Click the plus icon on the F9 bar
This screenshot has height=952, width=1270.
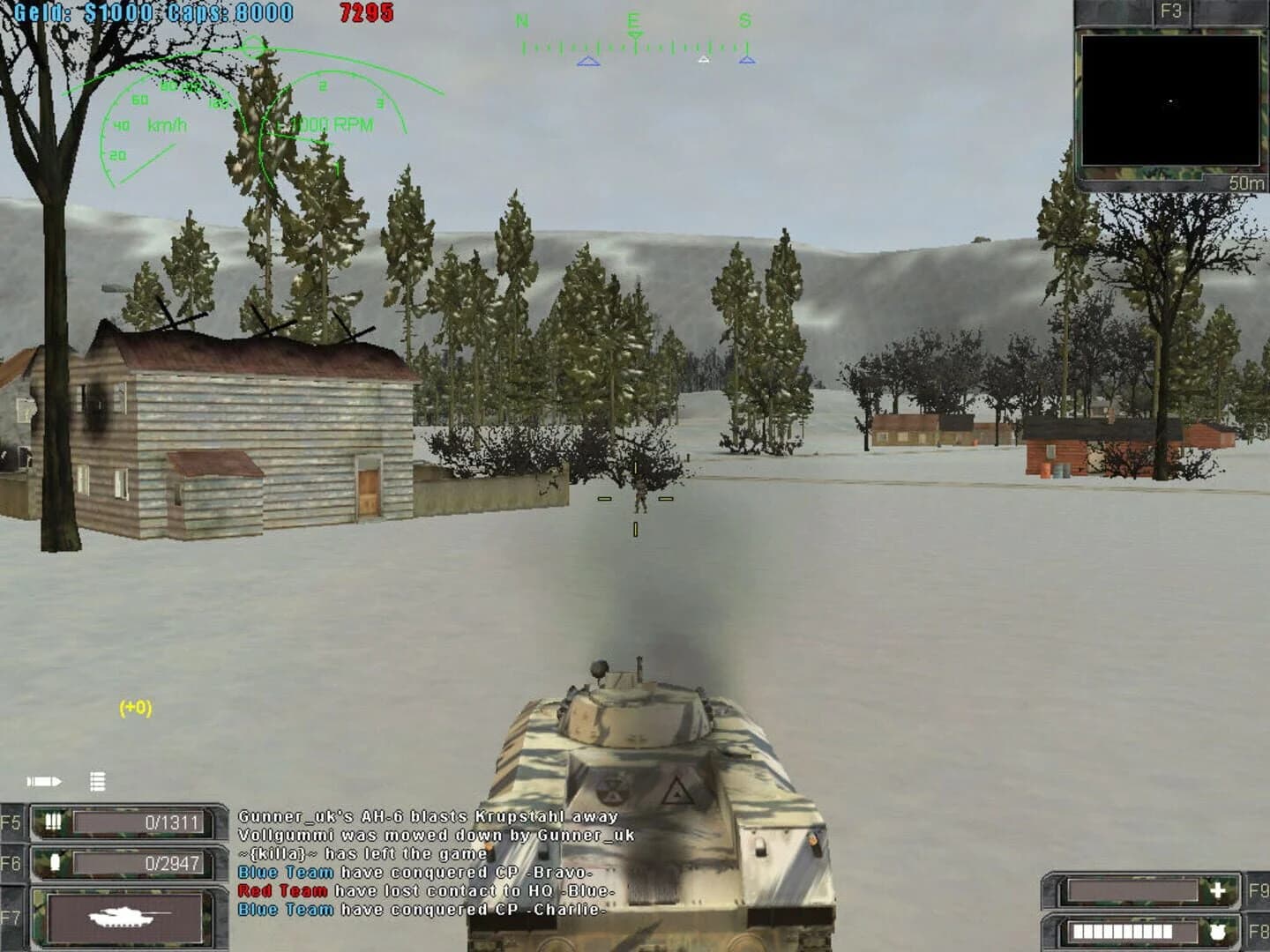[1217, 890]
